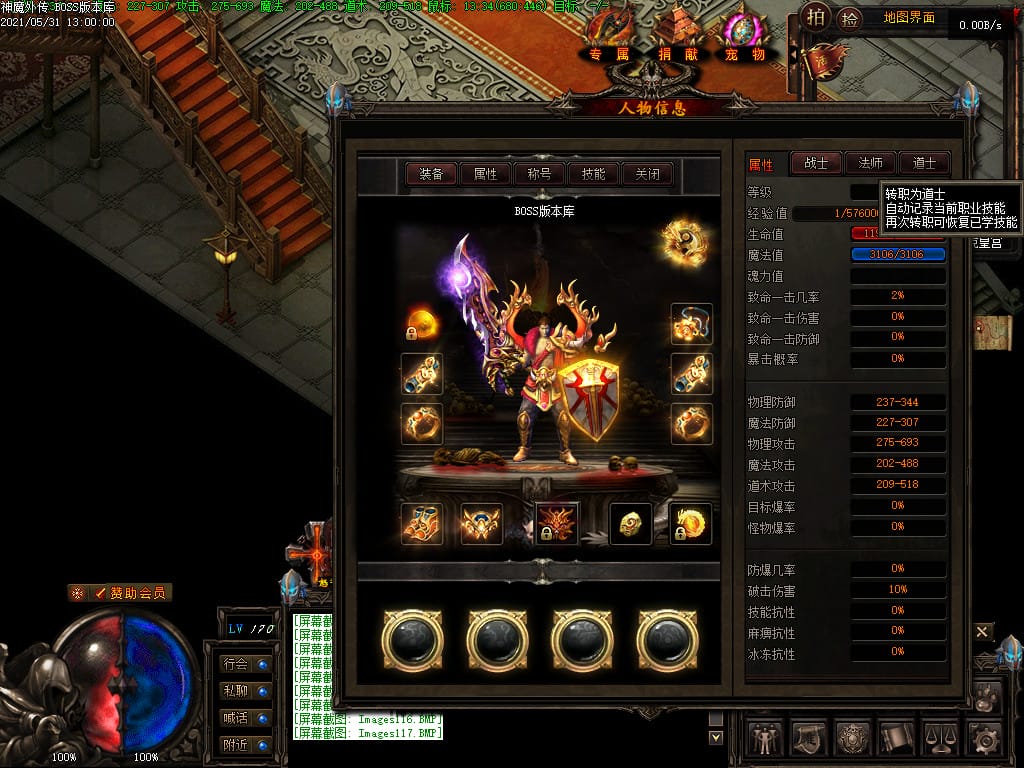Open the gear settings icon
The height and width of the screenshot is (768, 1024).
985,739
